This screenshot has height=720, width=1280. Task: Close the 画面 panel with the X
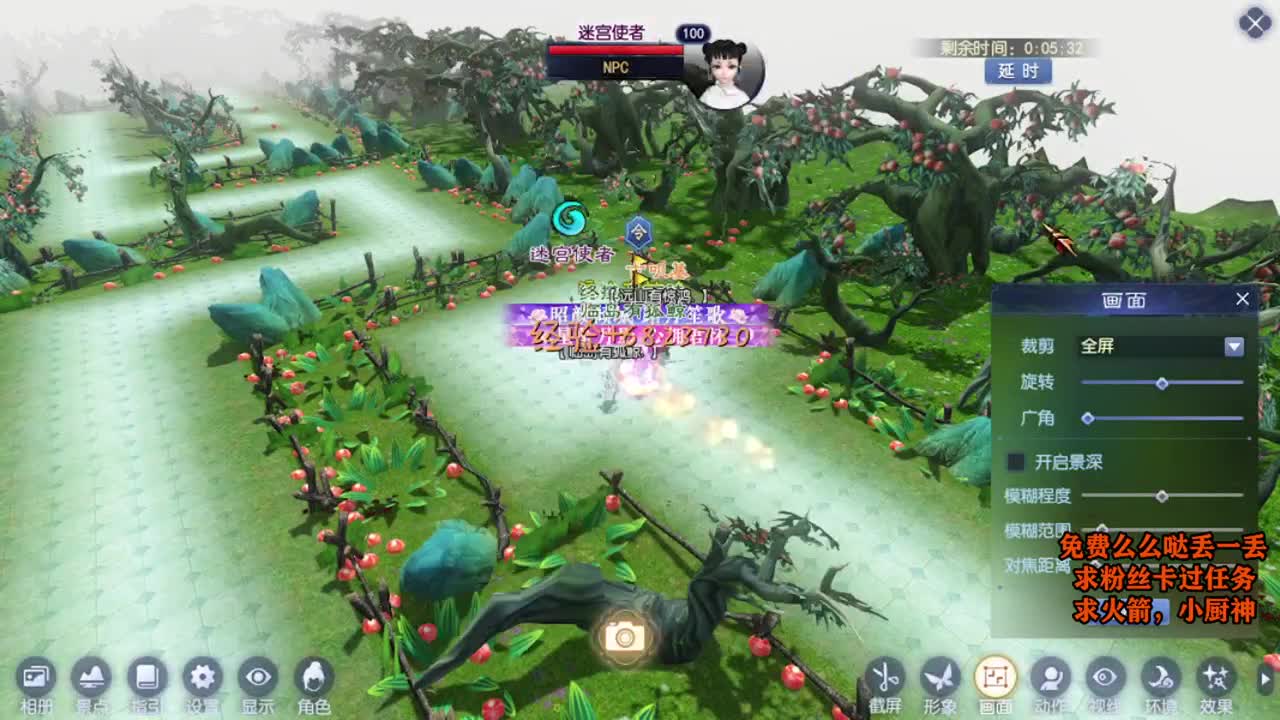coord(1243,298)
